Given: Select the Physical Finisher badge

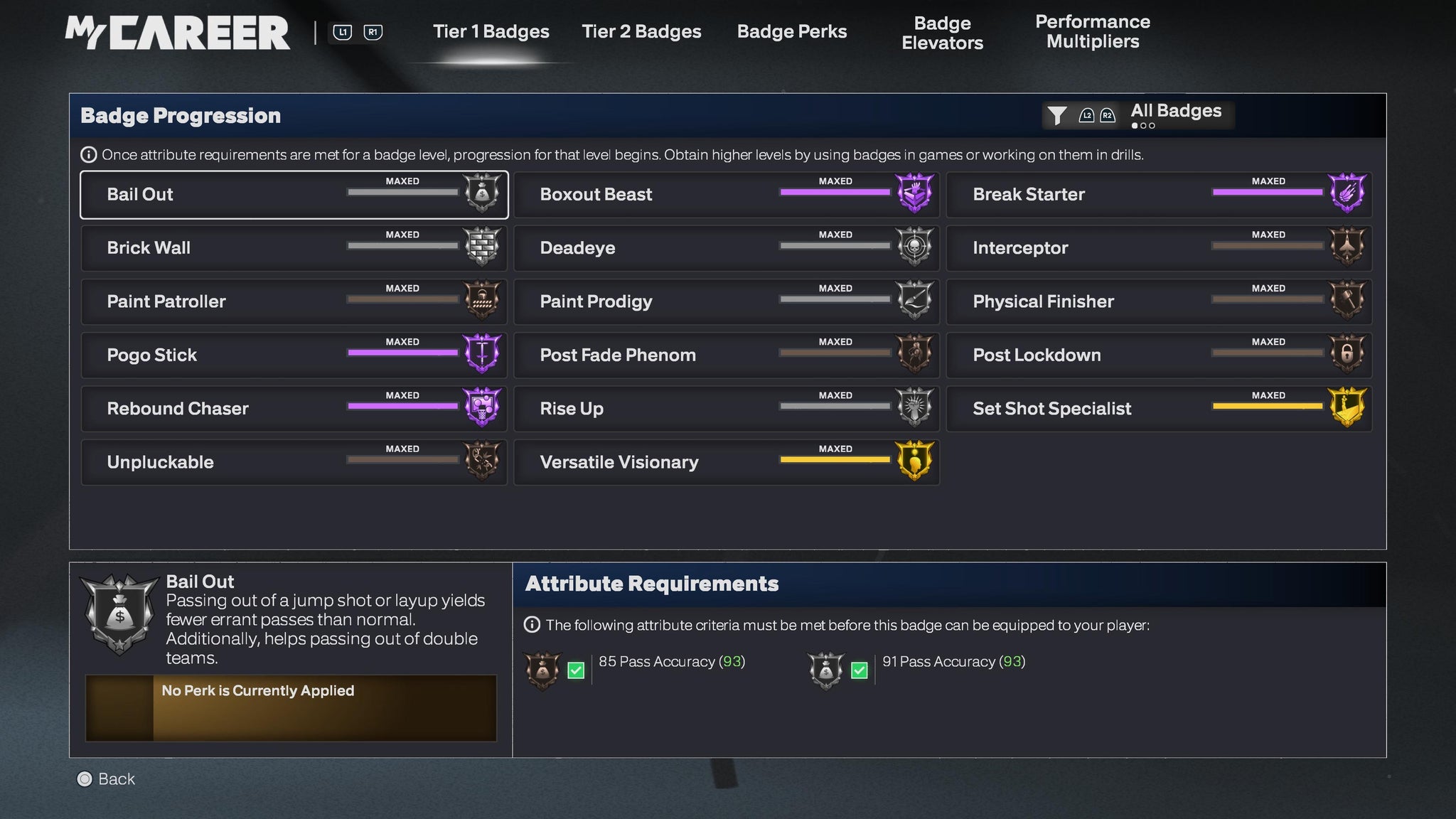Looking at the screenshot, I should (1159, 301).
